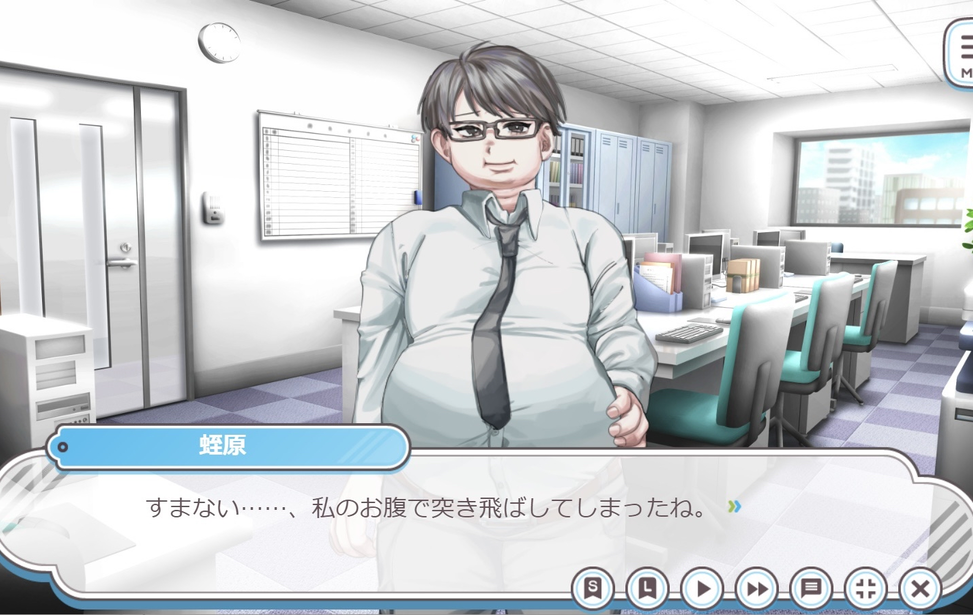Open the load bookmark marked L
Image resolution: width=973 pixels, height=615 pixels.
(x=647, y=588)
